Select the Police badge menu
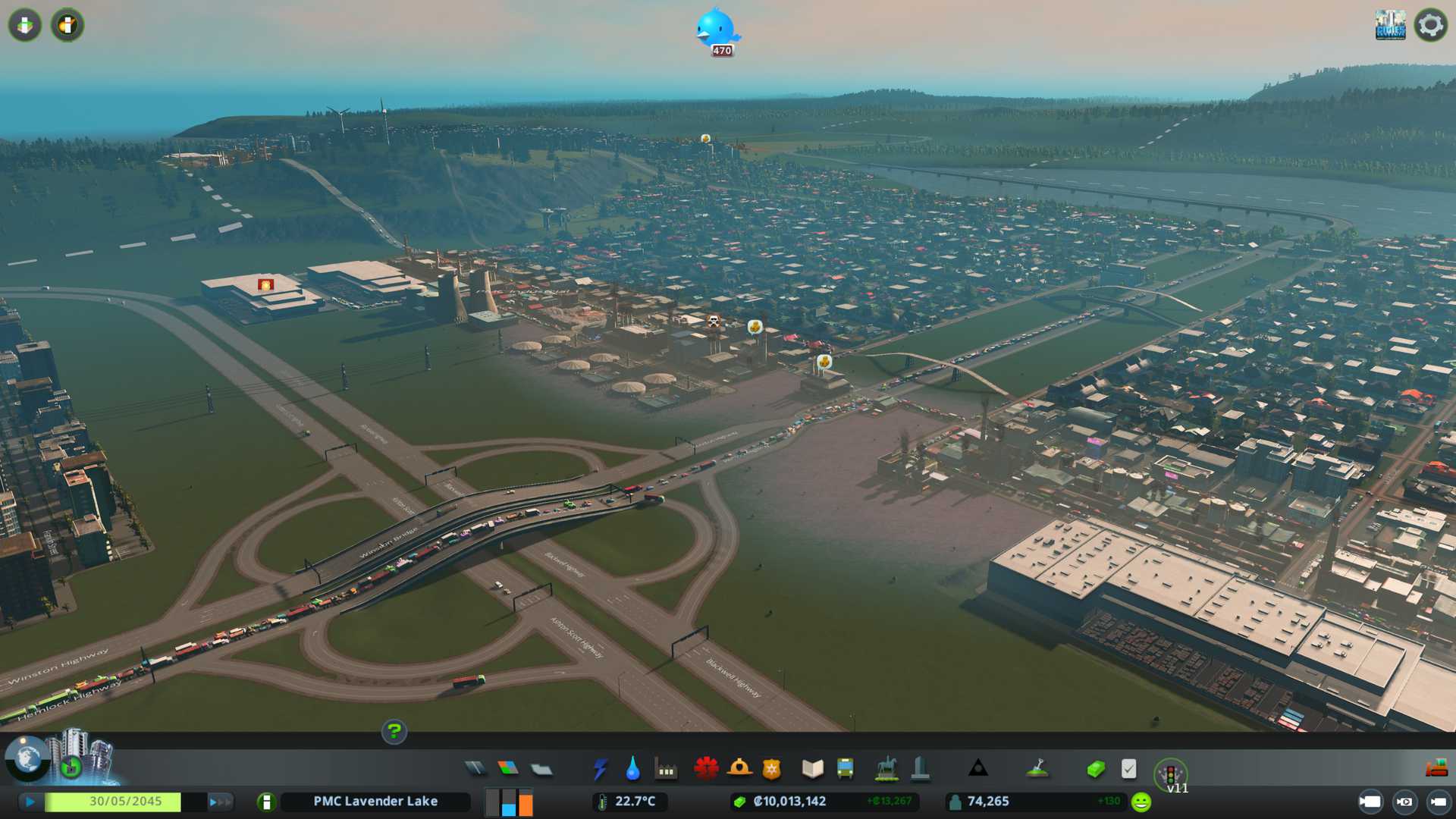 (x=772, y=769)
